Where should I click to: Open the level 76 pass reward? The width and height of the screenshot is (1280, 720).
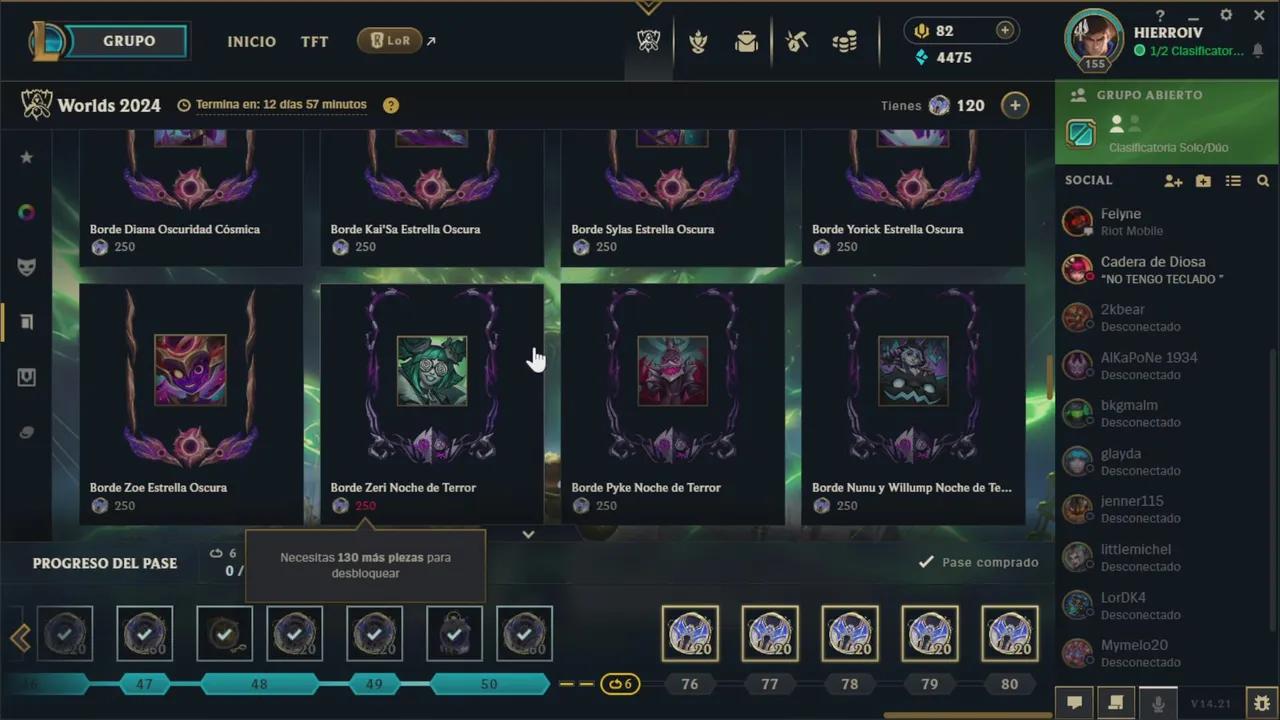689,634
